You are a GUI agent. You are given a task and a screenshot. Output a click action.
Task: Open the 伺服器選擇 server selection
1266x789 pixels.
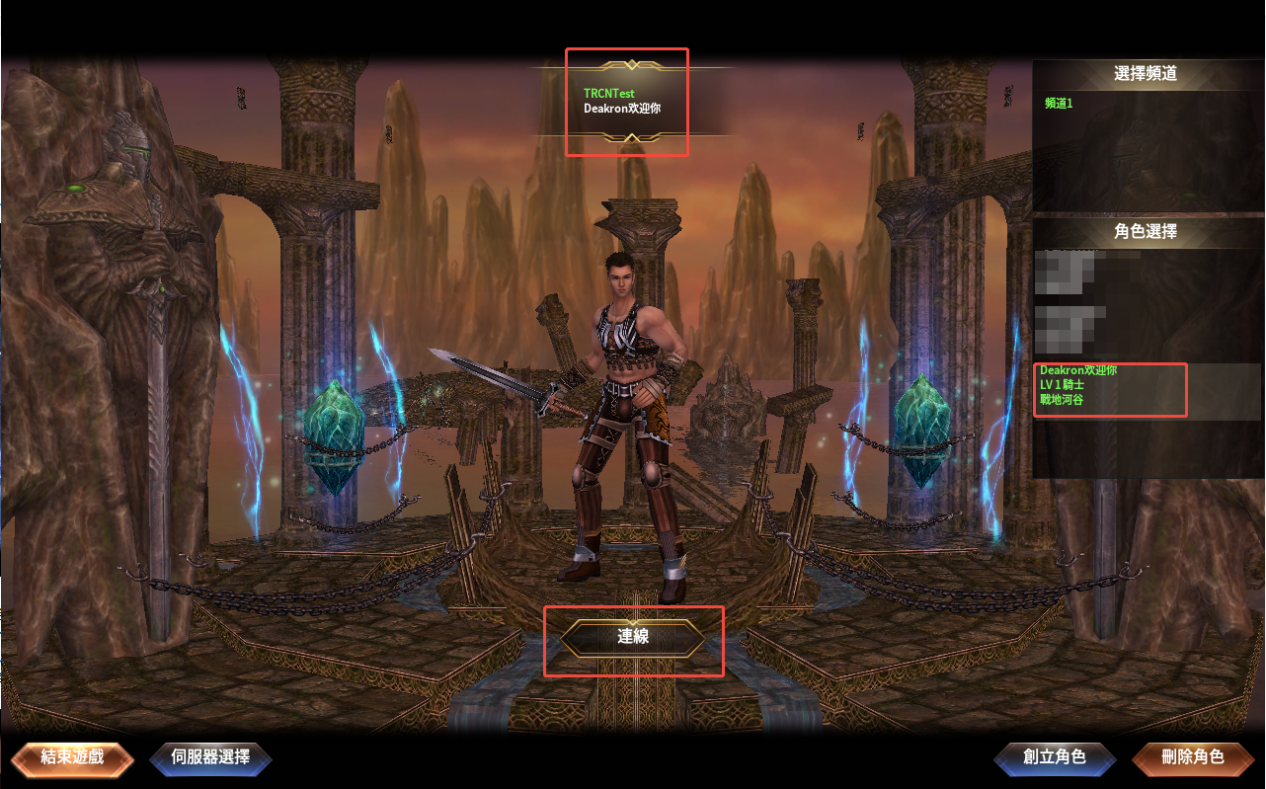click(x=210, y=757)
